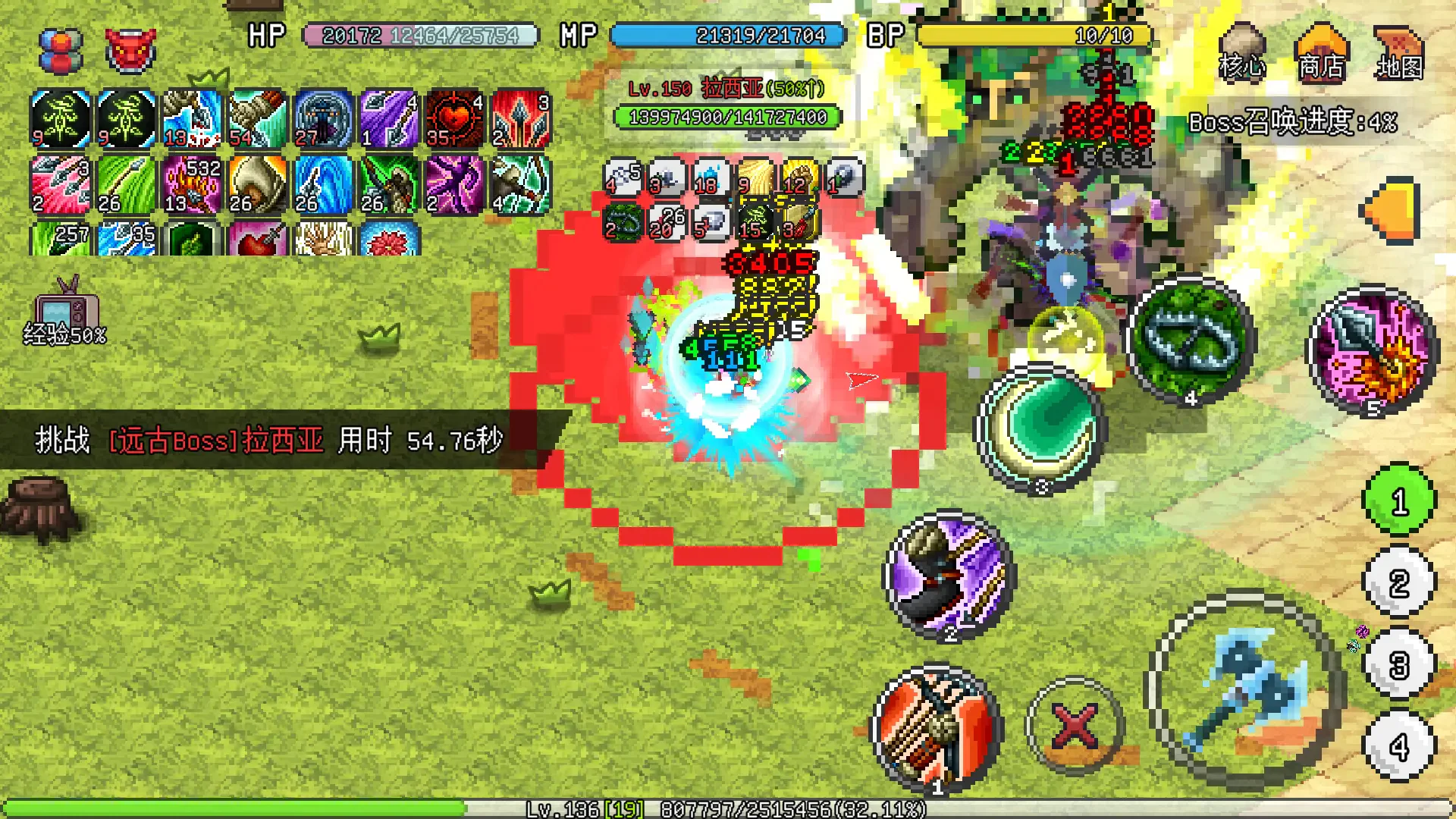Viewport: 1456px width, 819px height.
Task: Use the crossbow skill in slot 1
Action: pos(938,732)
